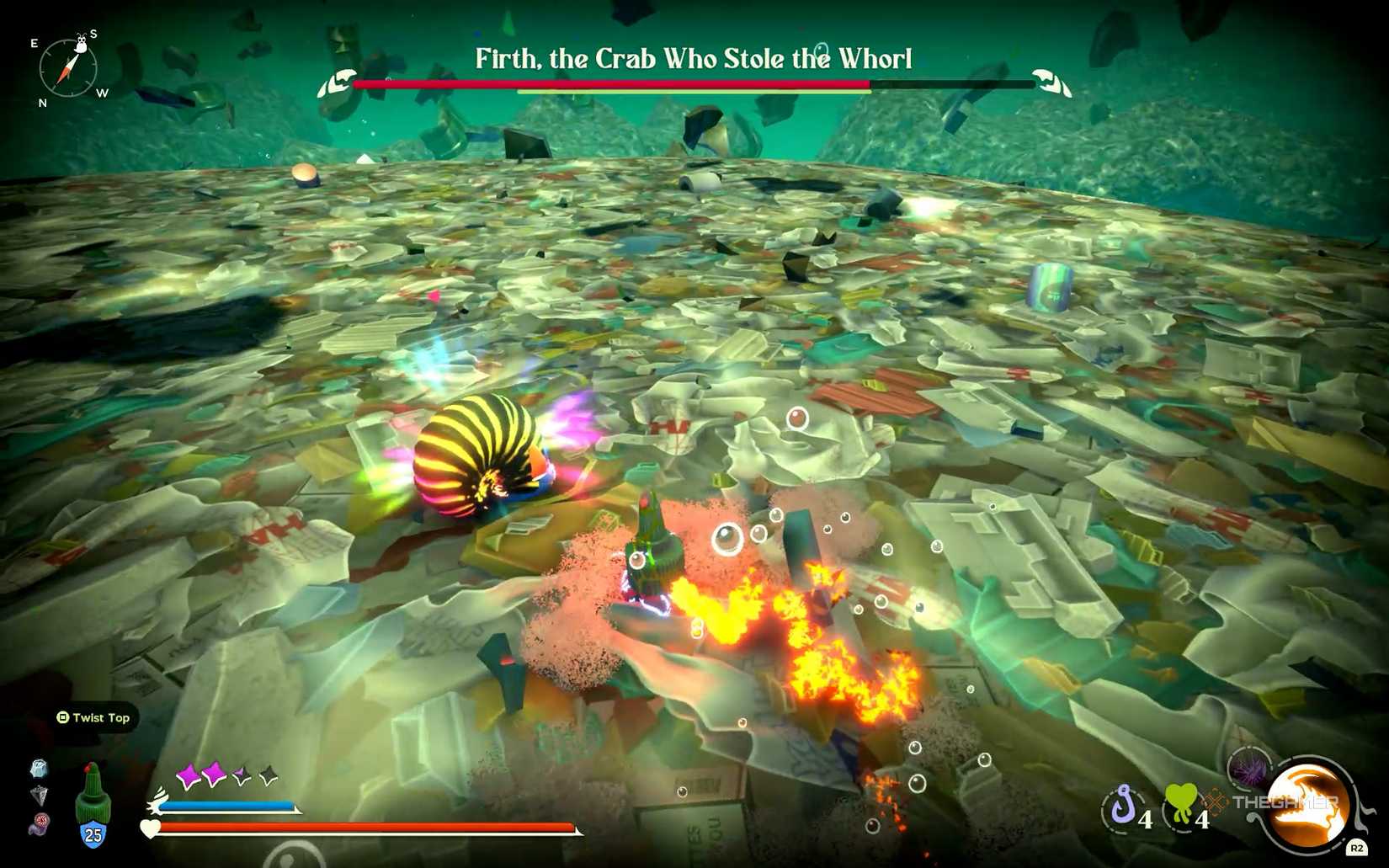1389x868 pixels.
Task: Click the green heart healing item icon
Action: [1179, 800]
